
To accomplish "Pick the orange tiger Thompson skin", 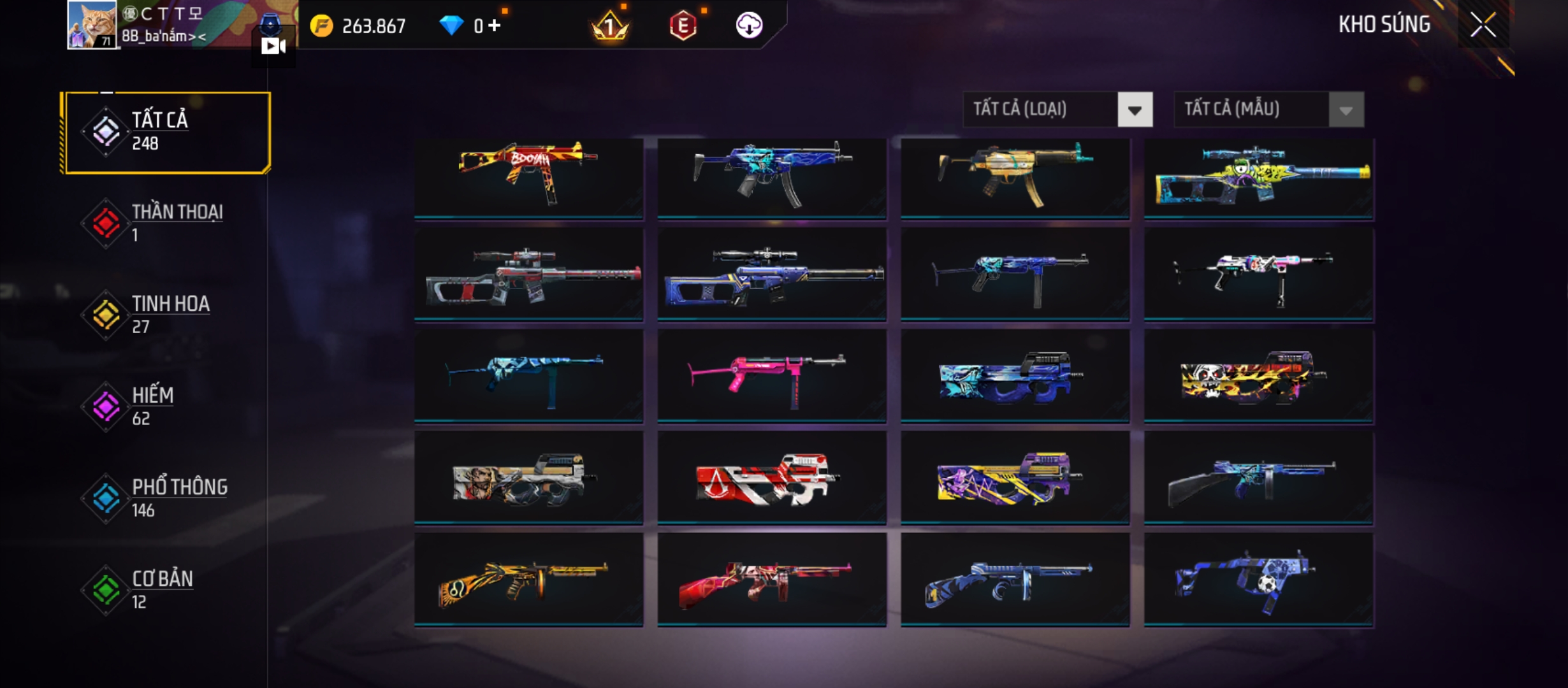I will [x=528, y=580].
